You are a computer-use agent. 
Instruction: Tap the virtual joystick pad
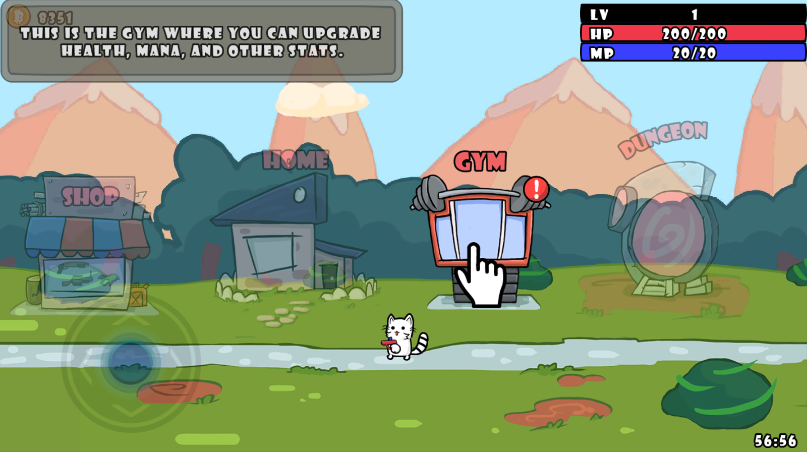pos(130,360)
